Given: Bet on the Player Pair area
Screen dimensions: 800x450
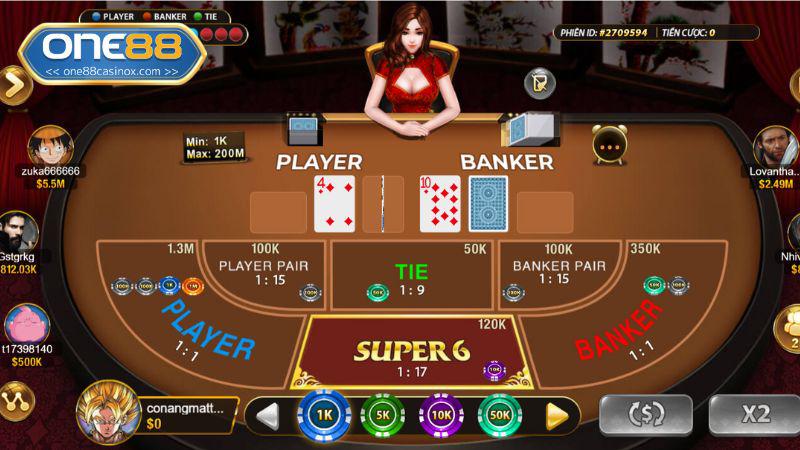Looking at the screenshot, I should 263,272.
